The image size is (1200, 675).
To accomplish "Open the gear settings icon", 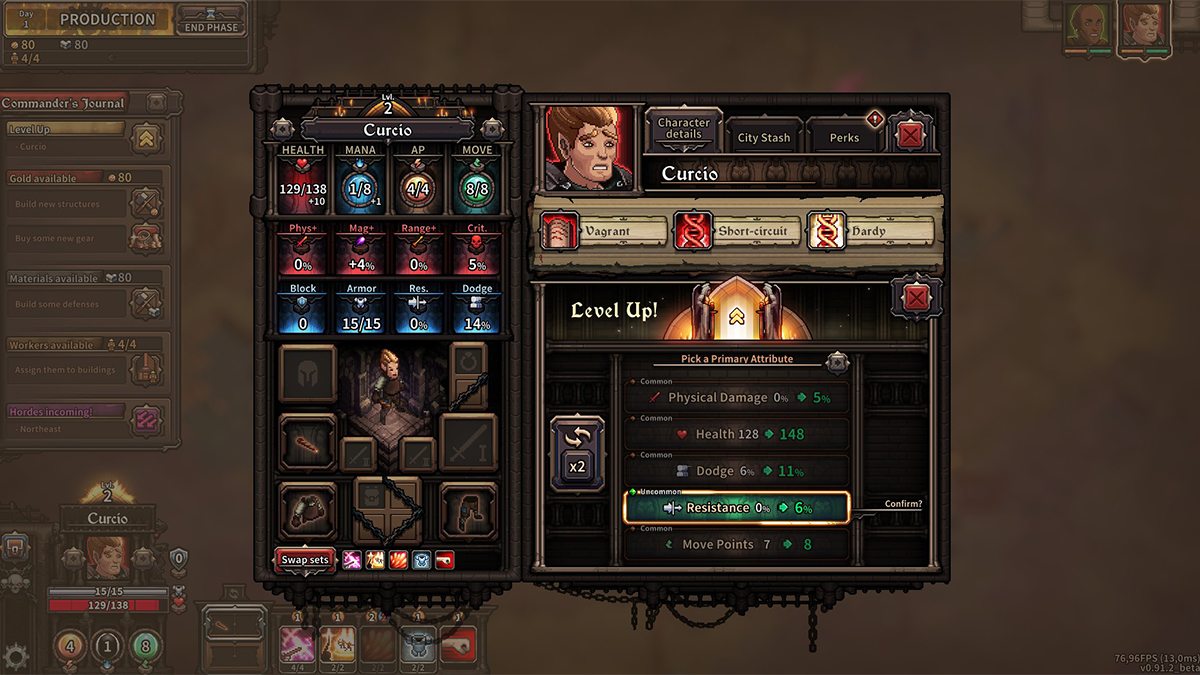I will tap(16, 656).
